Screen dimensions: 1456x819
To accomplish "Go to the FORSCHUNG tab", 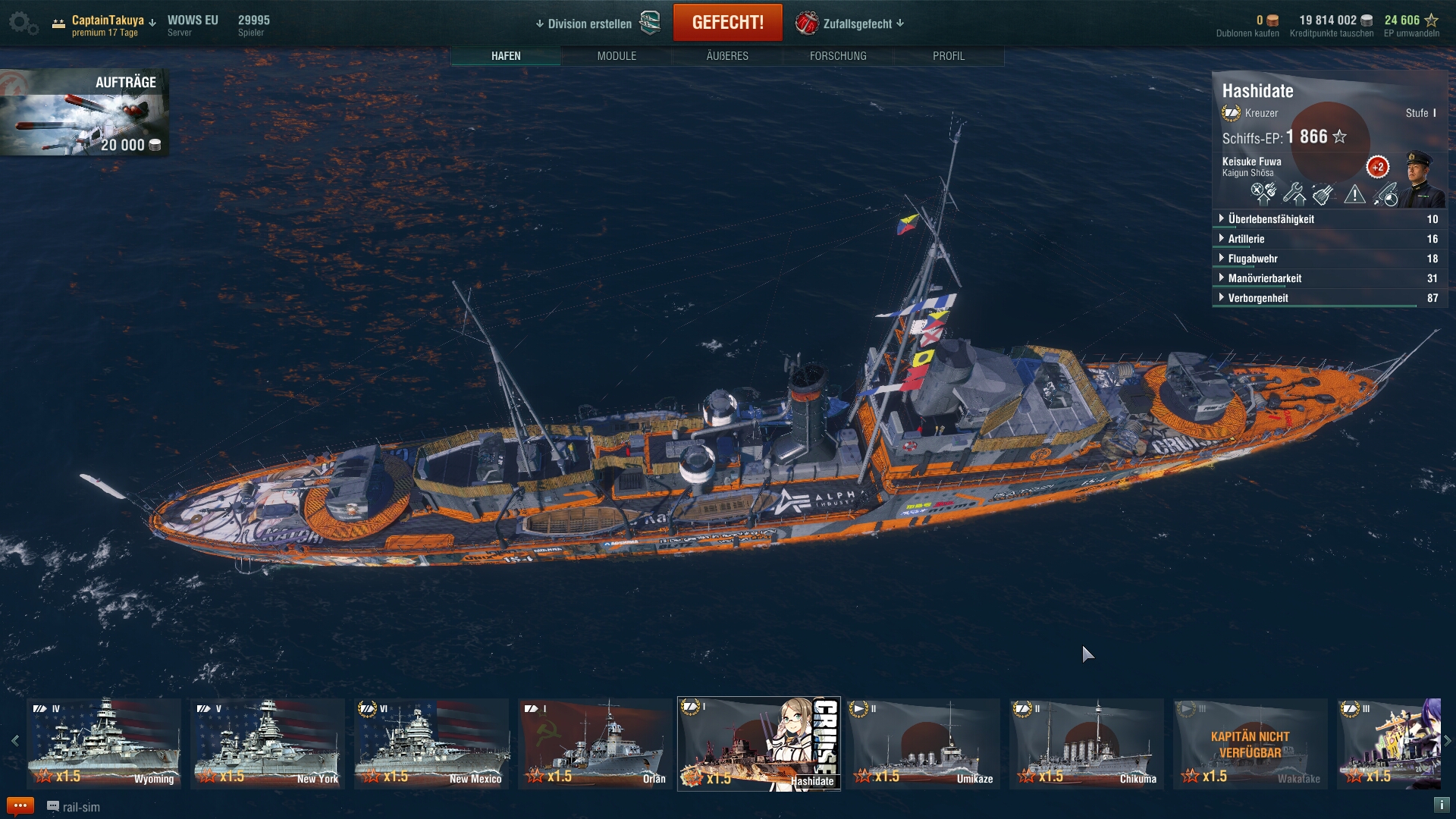I will (838, 56).
